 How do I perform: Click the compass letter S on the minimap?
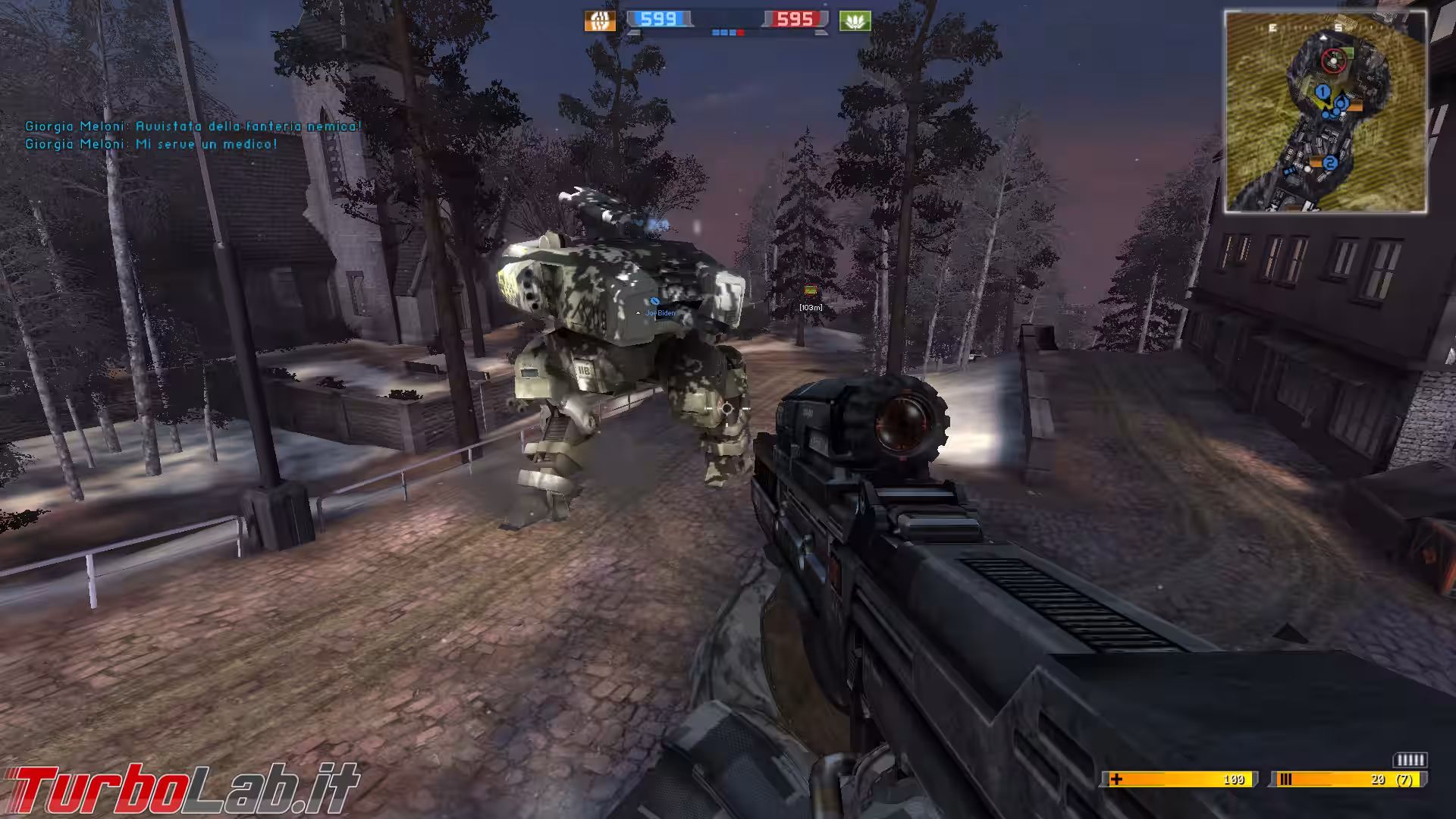[x=1338, y=27]
